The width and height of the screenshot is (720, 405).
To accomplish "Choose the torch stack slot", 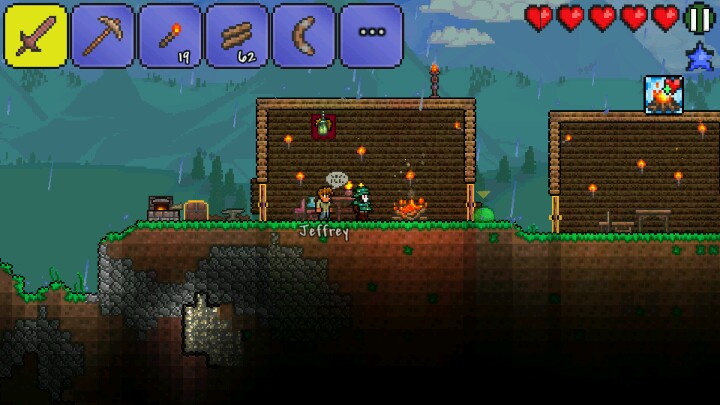I will coord(170,36).
